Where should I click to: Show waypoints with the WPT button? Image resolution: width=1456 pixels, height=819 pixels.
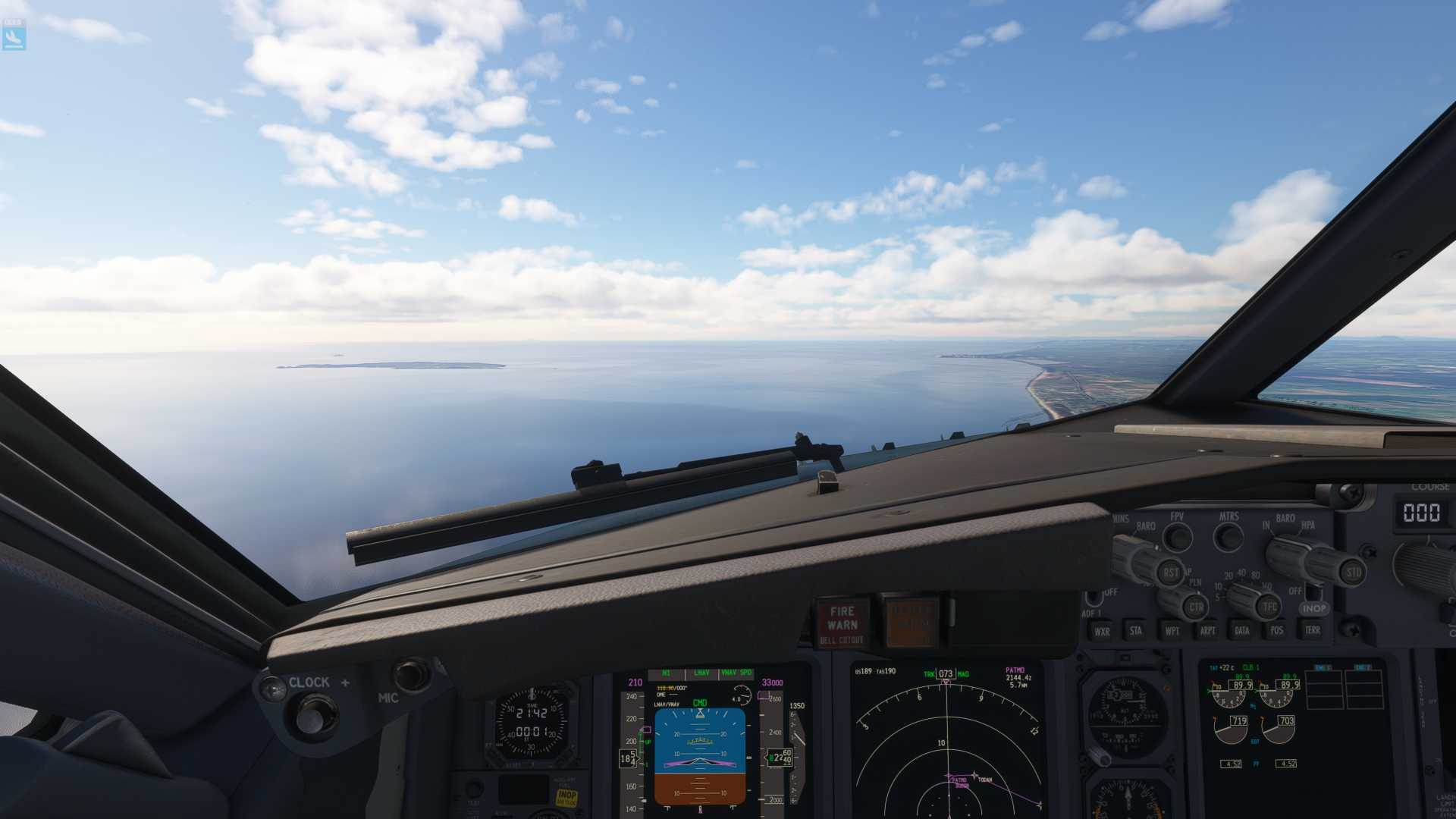pyautogui.click(x=1172, y=630)
